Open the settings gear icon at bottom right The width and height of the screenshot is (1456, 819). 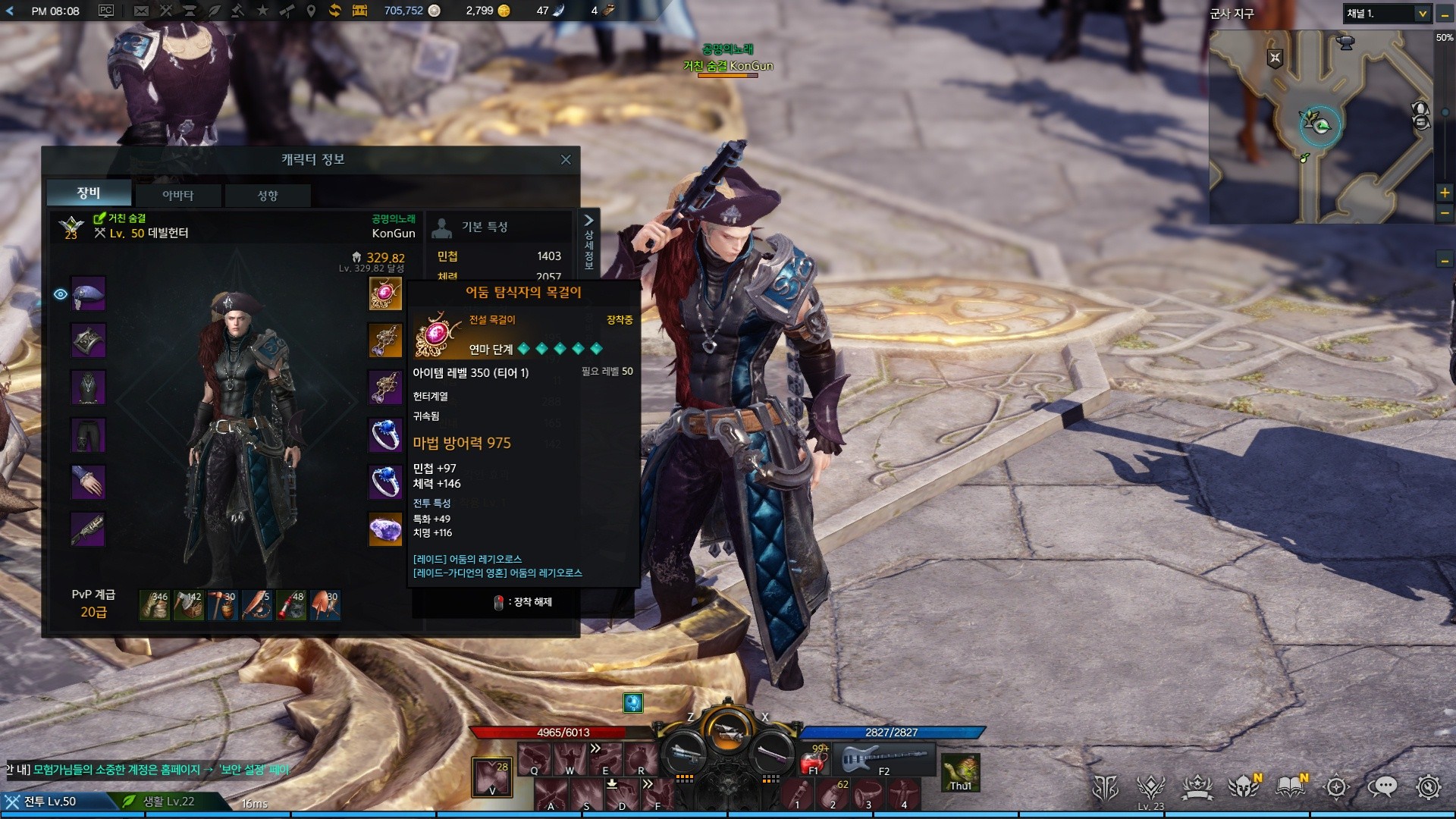pos(1428,787)
